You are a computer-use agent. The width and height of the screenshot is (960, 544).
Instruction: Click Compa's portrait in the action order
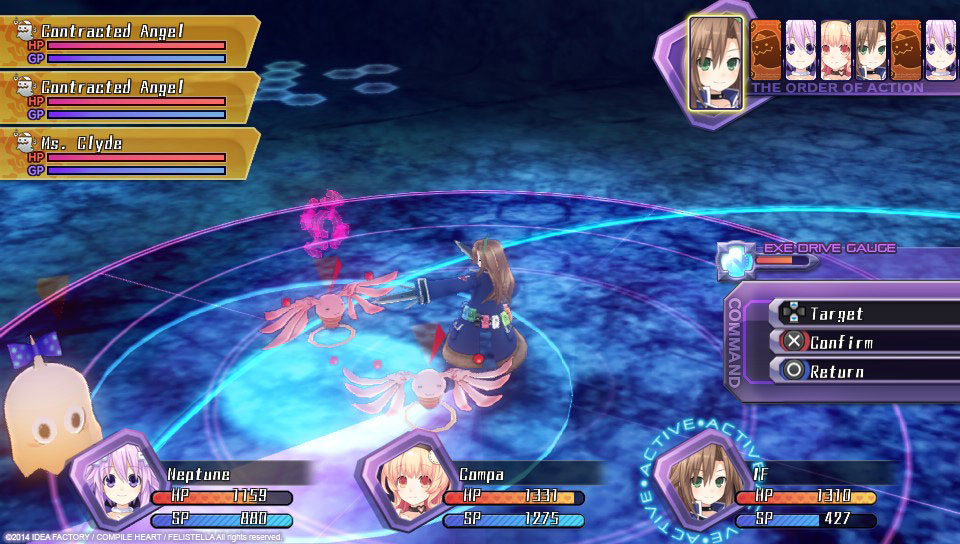(x=835, y=50)
